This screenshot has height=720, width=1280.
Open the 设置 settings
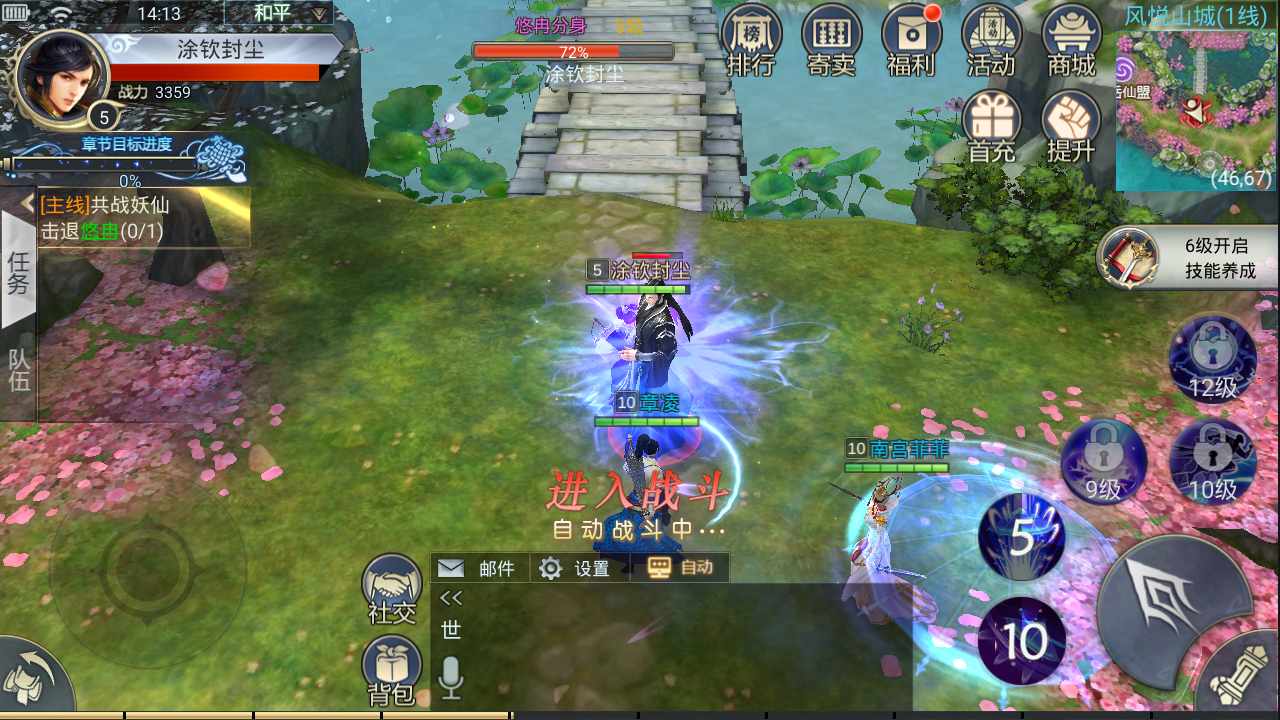point(576,568)
